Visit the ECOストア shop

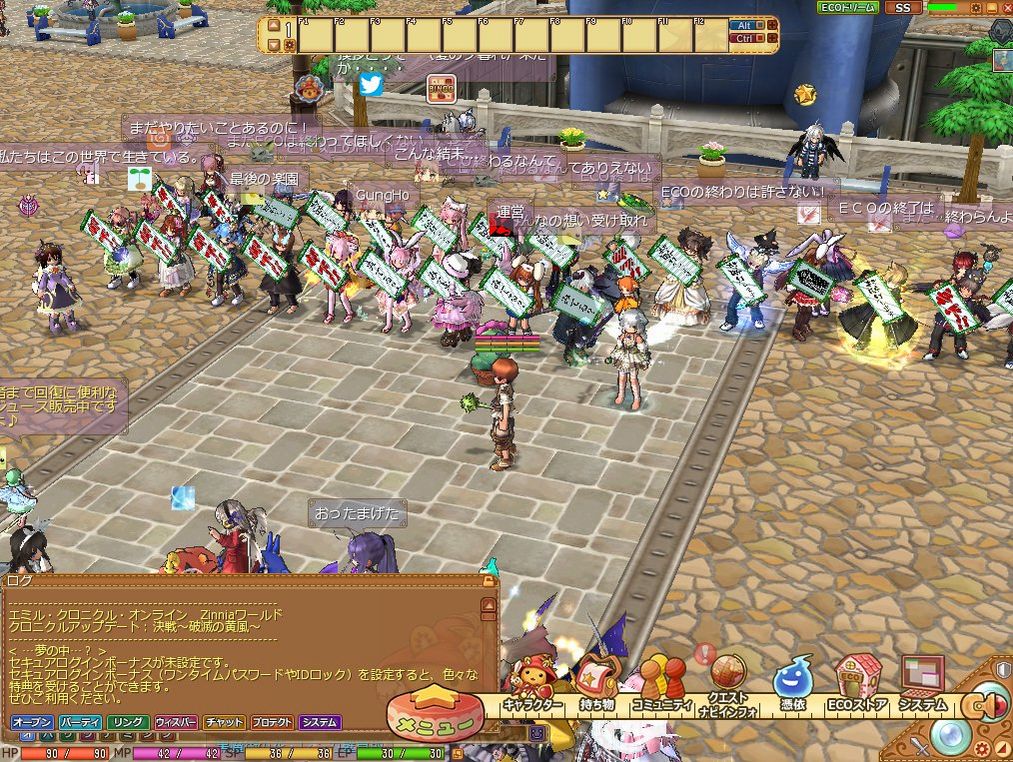pyautogui.click(x=858, y=687)
